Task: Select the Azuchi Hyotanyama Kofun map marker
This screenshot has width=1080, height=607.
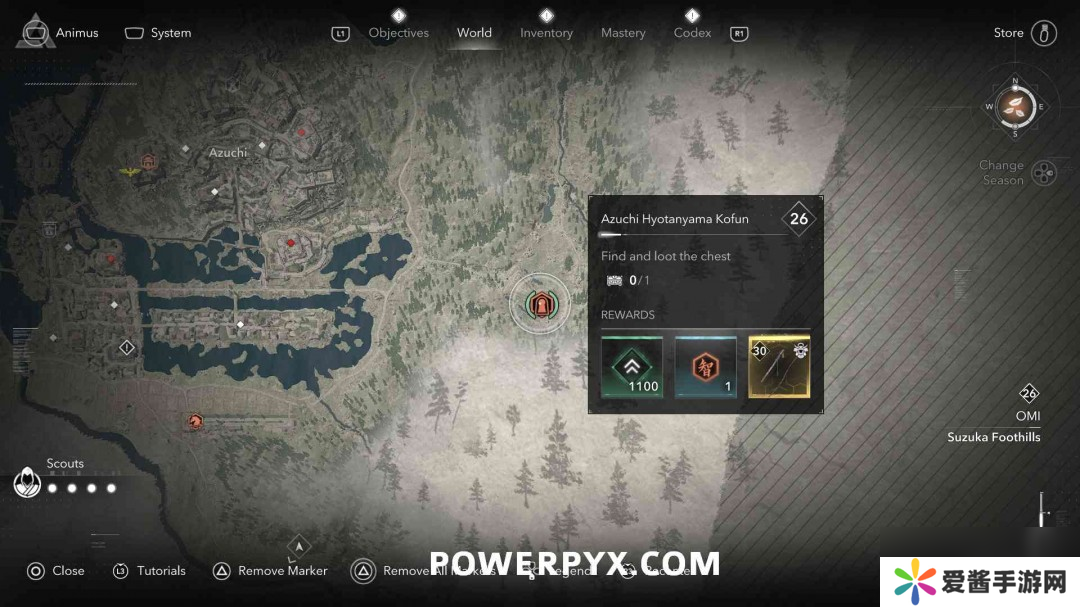Action: pyautogui.click(x=540, y=302)
